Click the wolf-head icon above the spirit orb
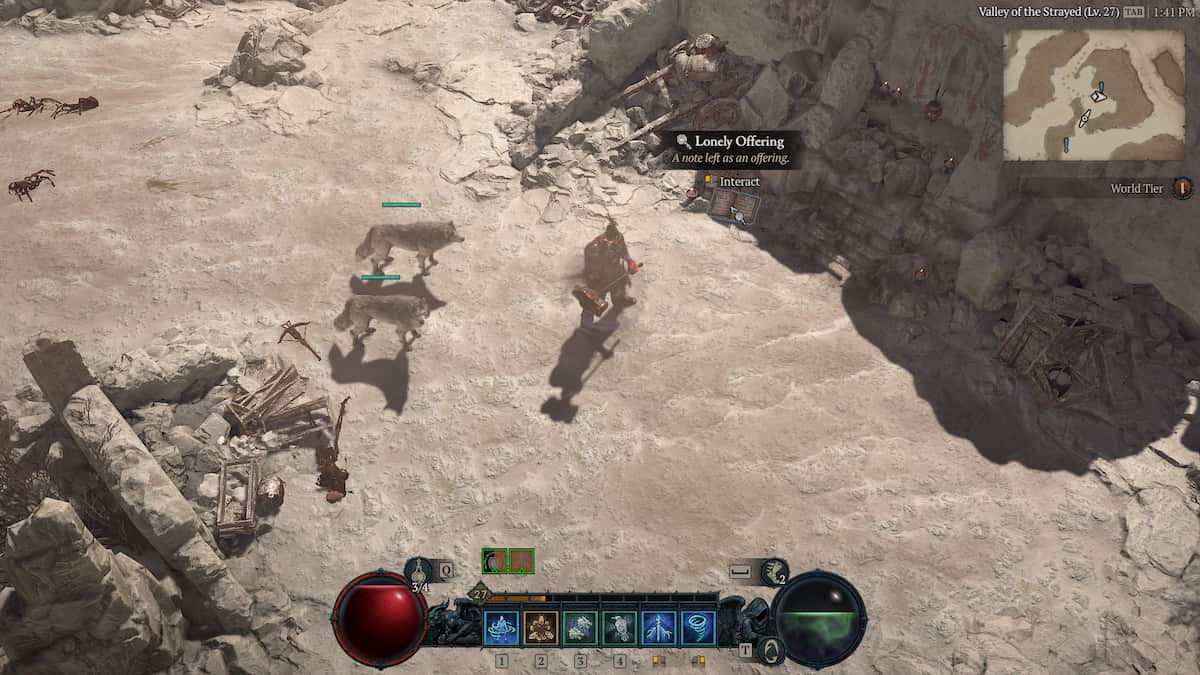1200x675 pixels. click(773, 572)
